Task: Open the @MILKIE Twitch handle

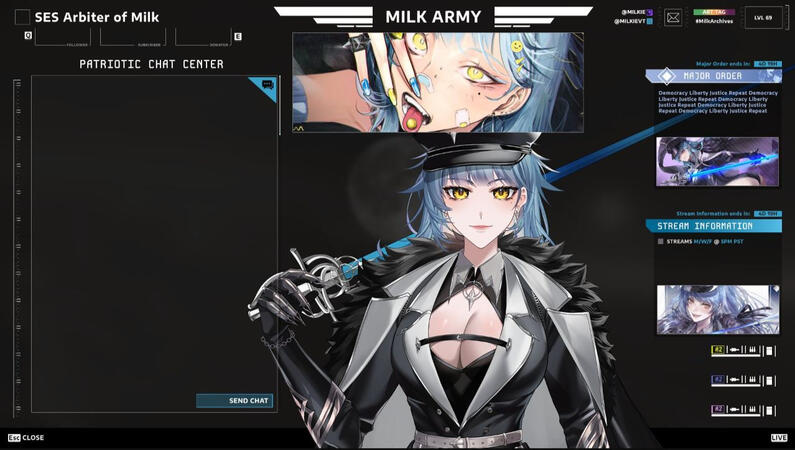Action: tap(634, 12)
